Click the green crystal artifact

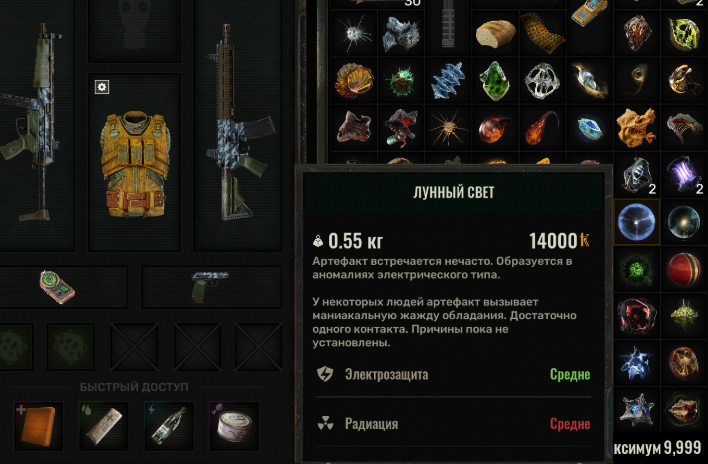tap(494, 78)
